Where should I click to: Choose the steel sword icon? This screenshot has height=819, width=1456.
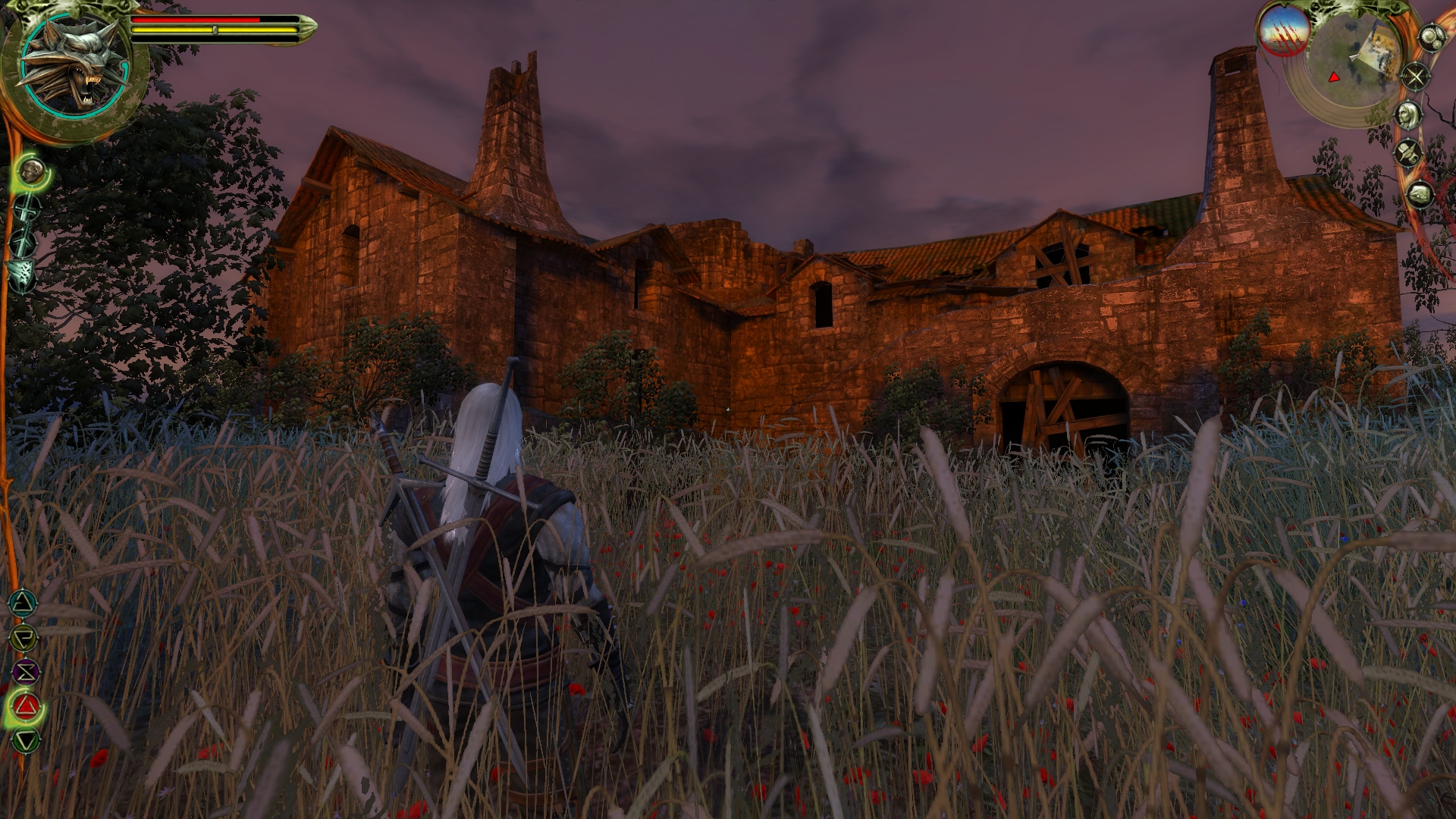(x=28, y=208)
